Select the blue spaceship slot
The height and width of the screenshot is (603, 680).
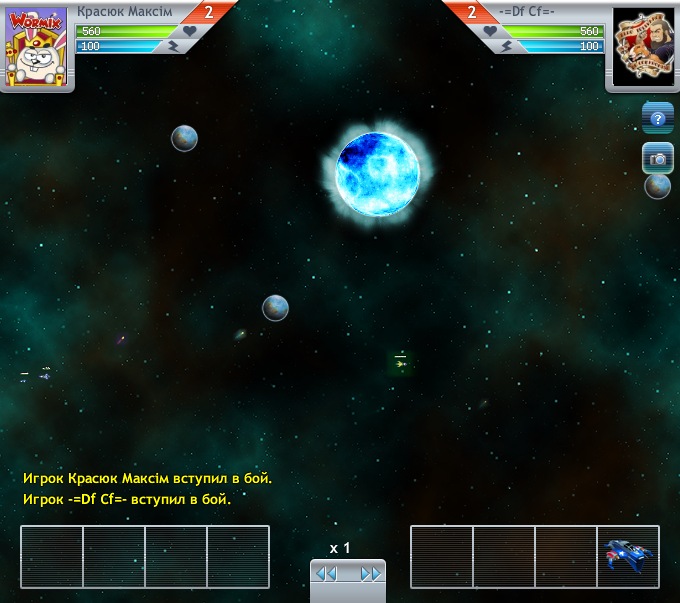628,556
